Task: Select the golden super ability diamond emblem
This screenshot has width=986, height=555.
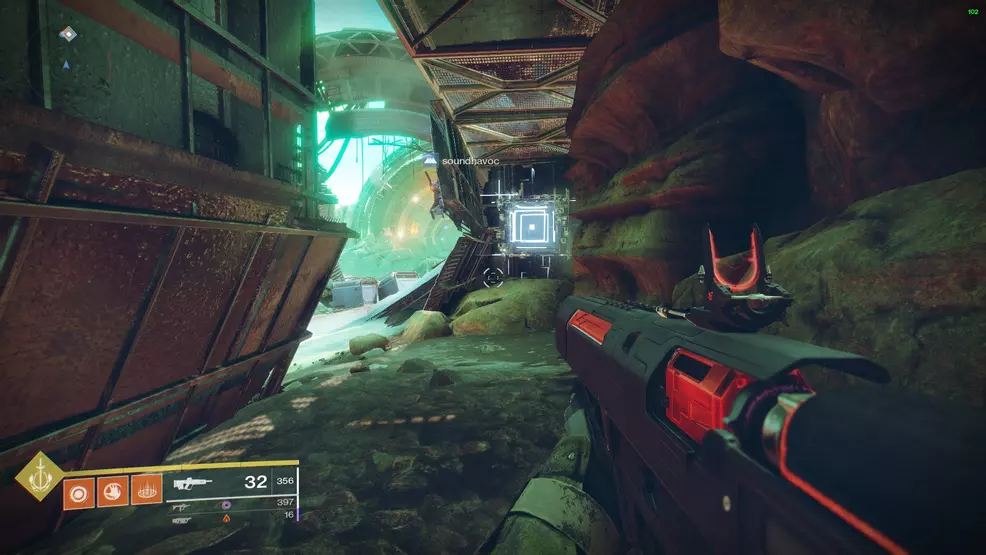Action: 40,477
